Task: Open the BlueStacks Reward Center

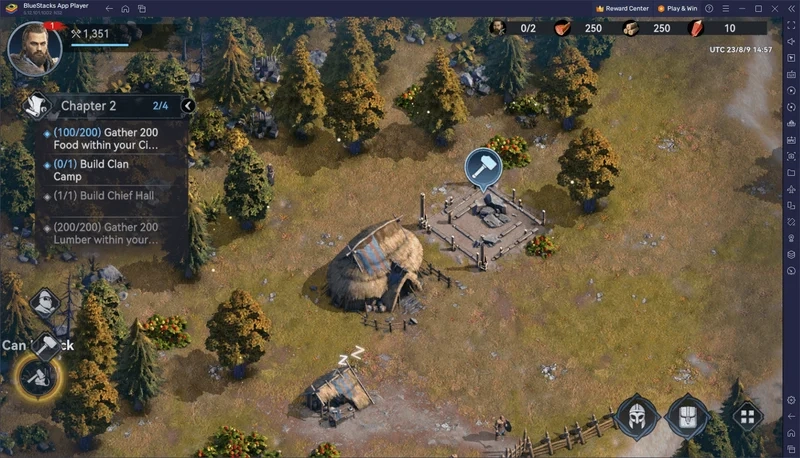Action: (622, 9)
